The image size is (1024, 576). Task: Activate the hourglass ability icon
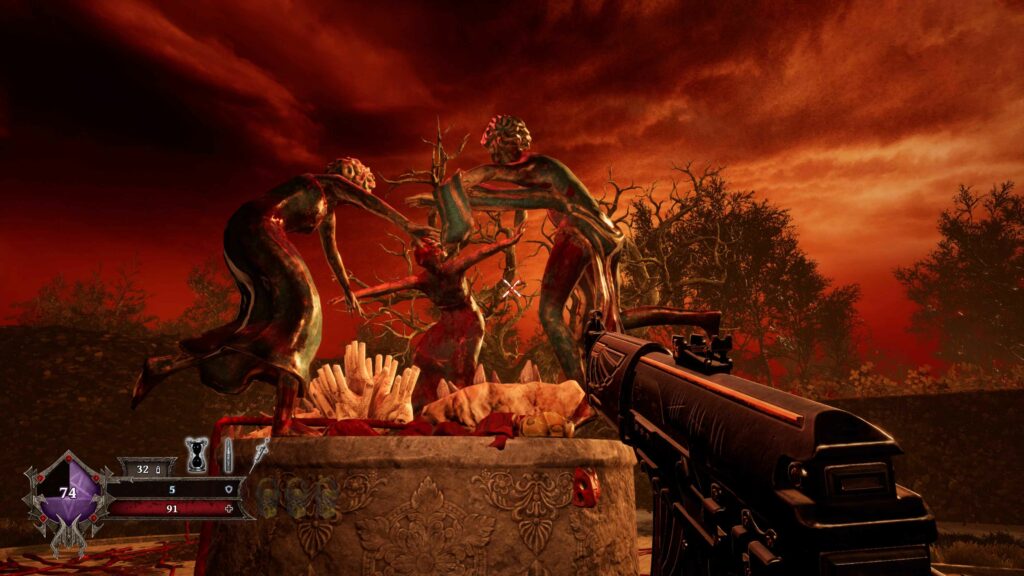point(197,455)
